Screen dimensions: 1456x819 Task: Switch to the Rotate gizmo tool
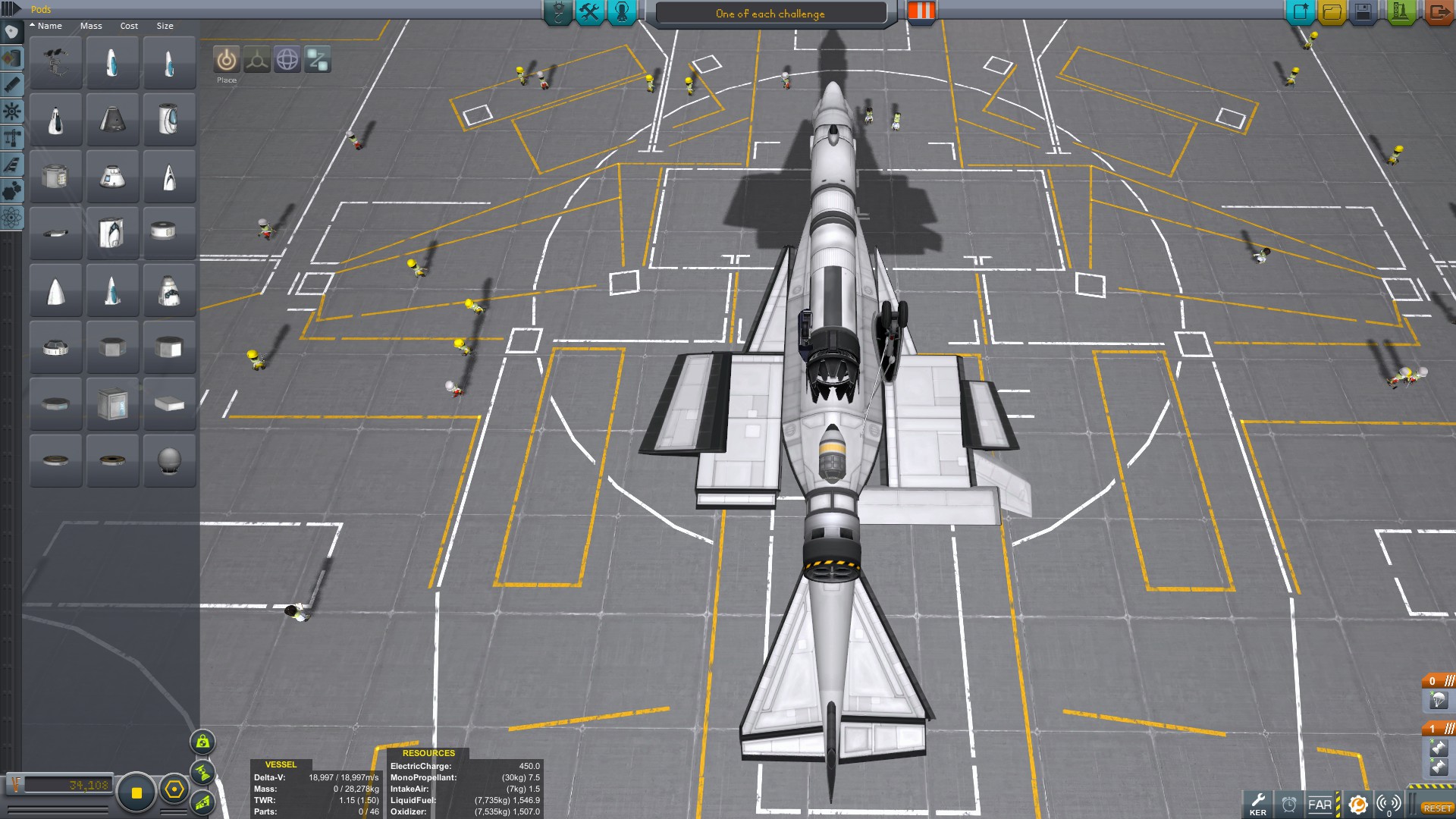pos(287,60)
